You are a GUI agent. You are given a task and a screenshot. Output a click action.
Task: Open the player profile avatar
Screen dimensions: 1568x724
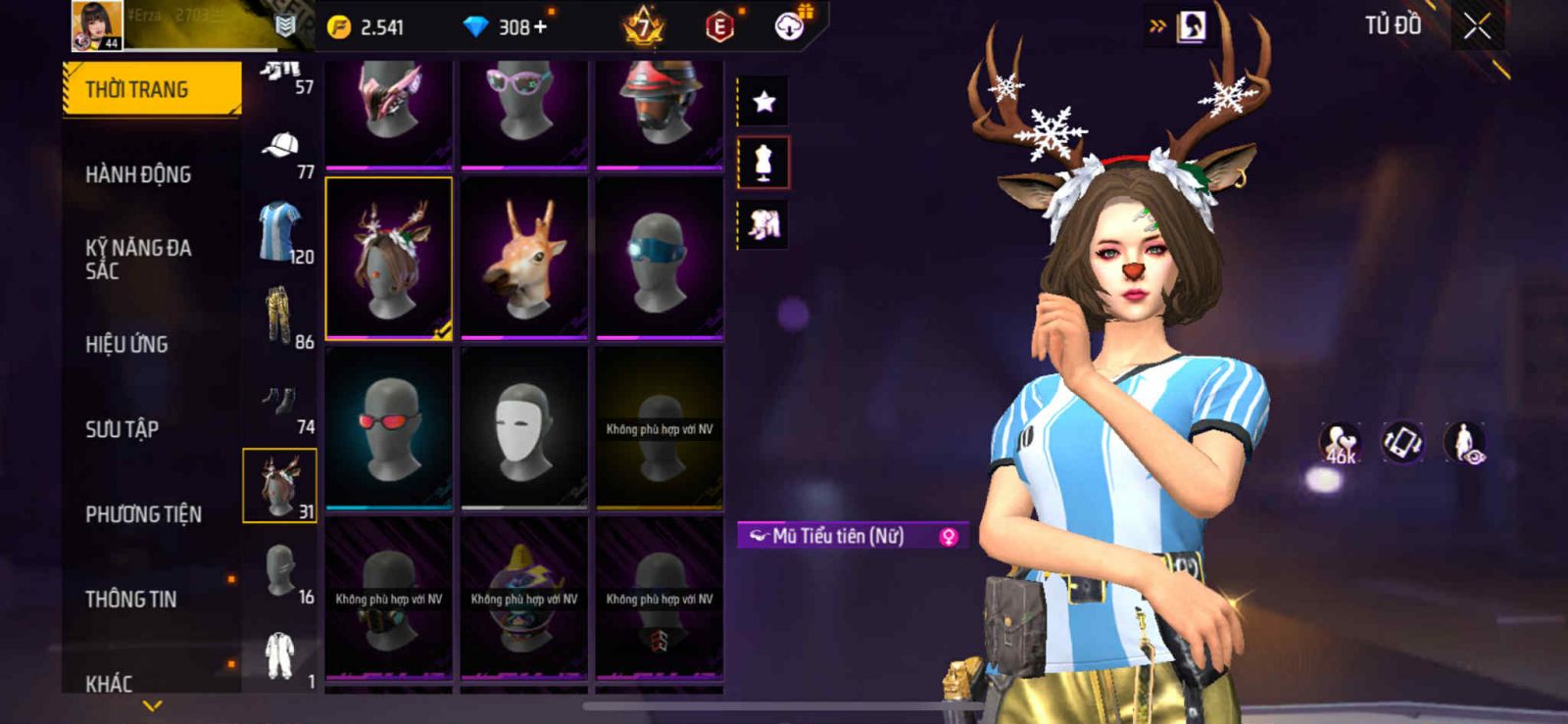pyautogui.click(x=97, y=24)
